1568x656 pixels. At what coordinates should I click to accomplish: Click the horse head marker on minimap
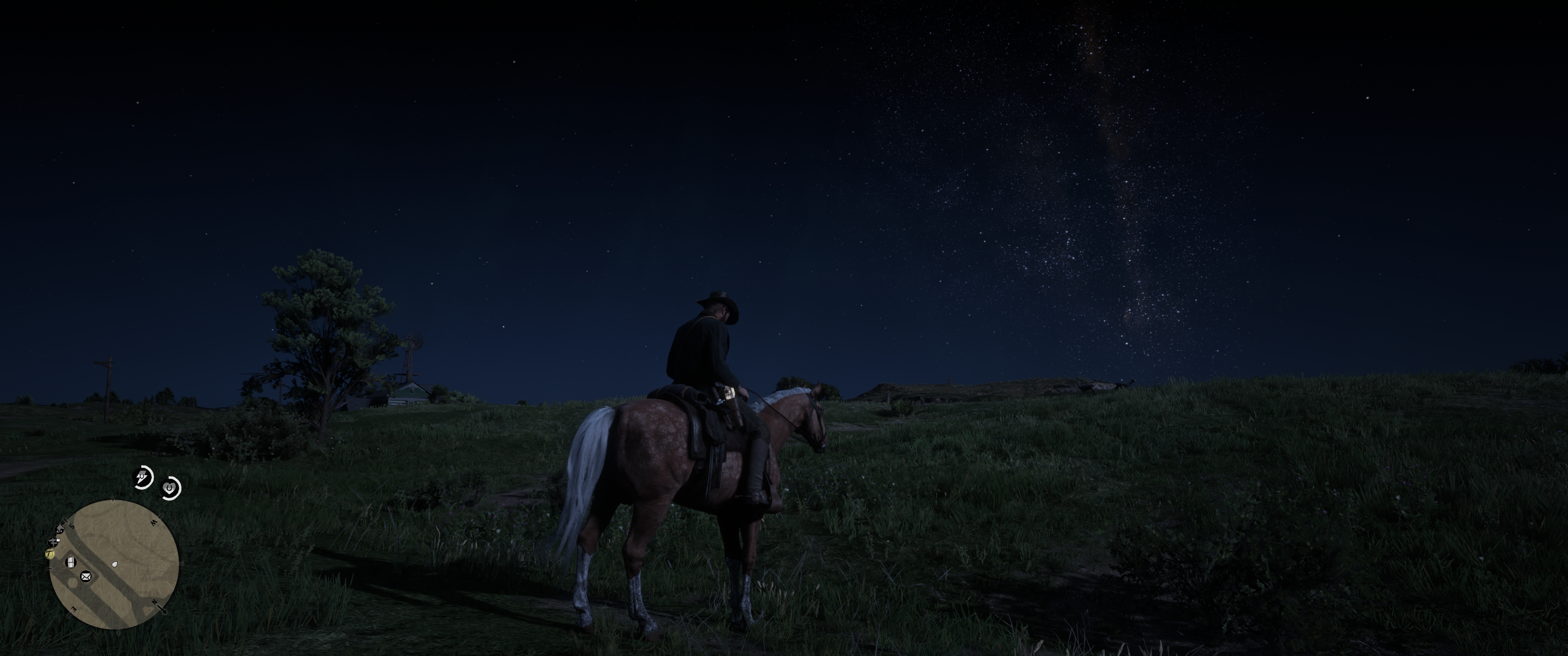[x=60, y=529]
